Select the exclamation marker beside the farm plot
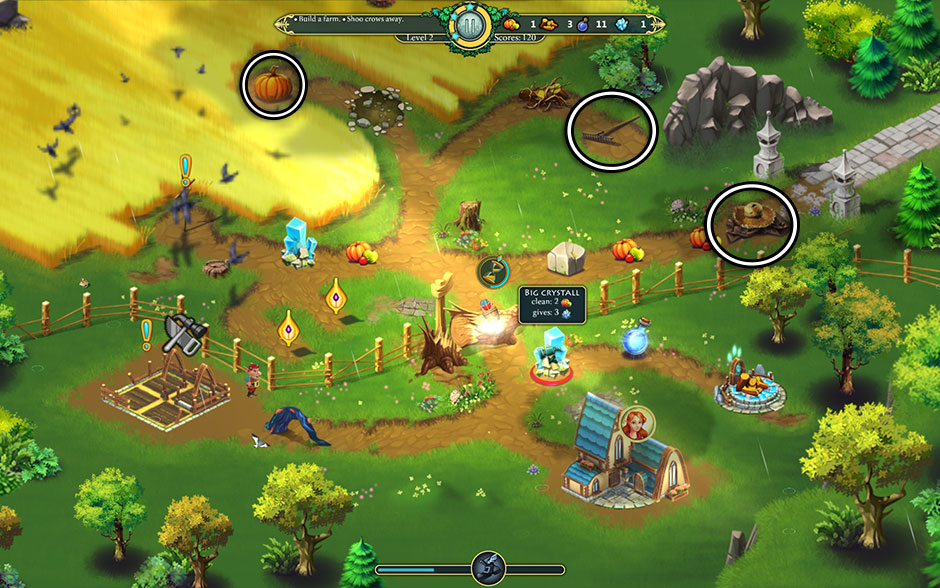This screenshot has width=940, height=588. click(x=146, y=329)
